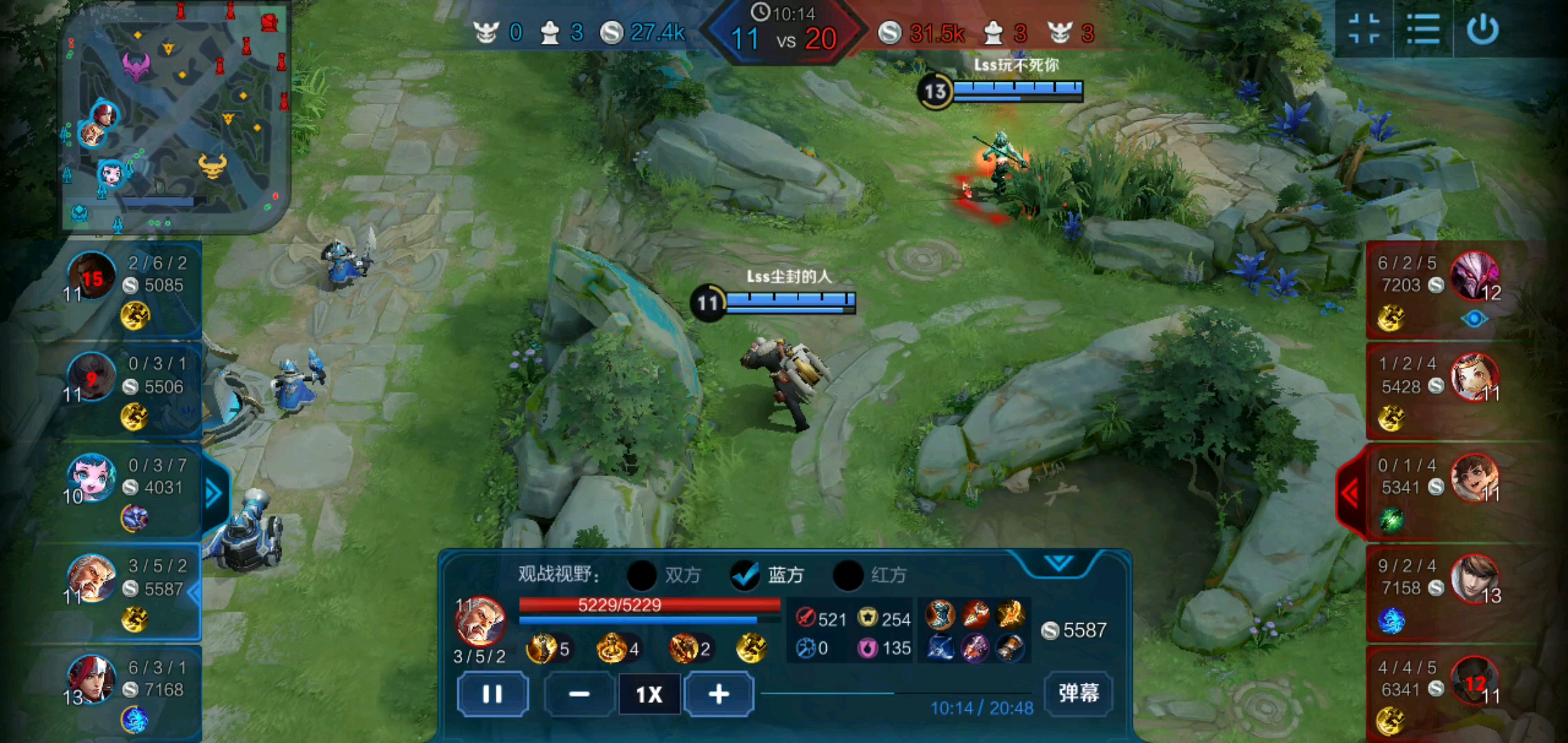This screenshot has width=1568, height=743.
Task: Collapse the spectator control panel
Action: pos(1058,563)
